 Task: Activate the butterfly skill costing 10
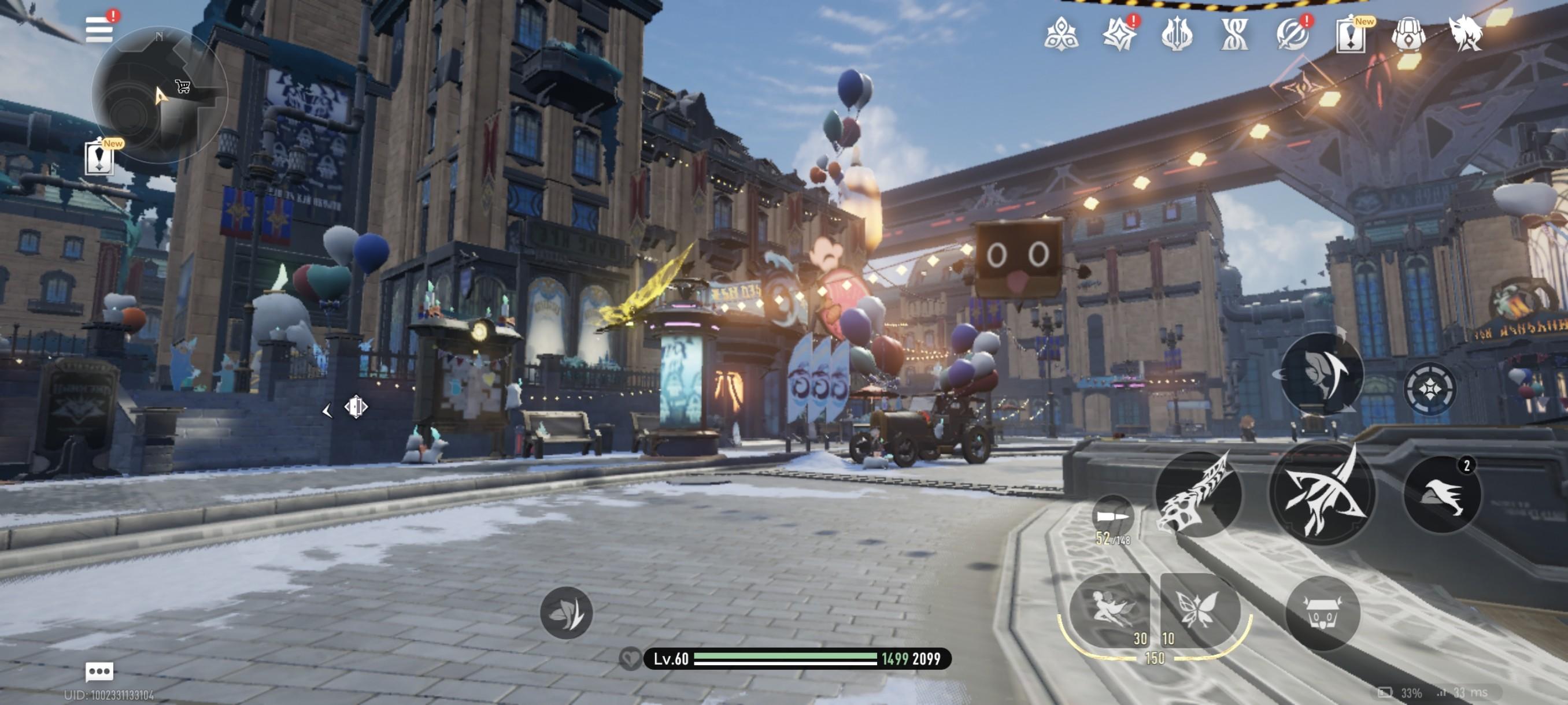[x=1198, y=610]
